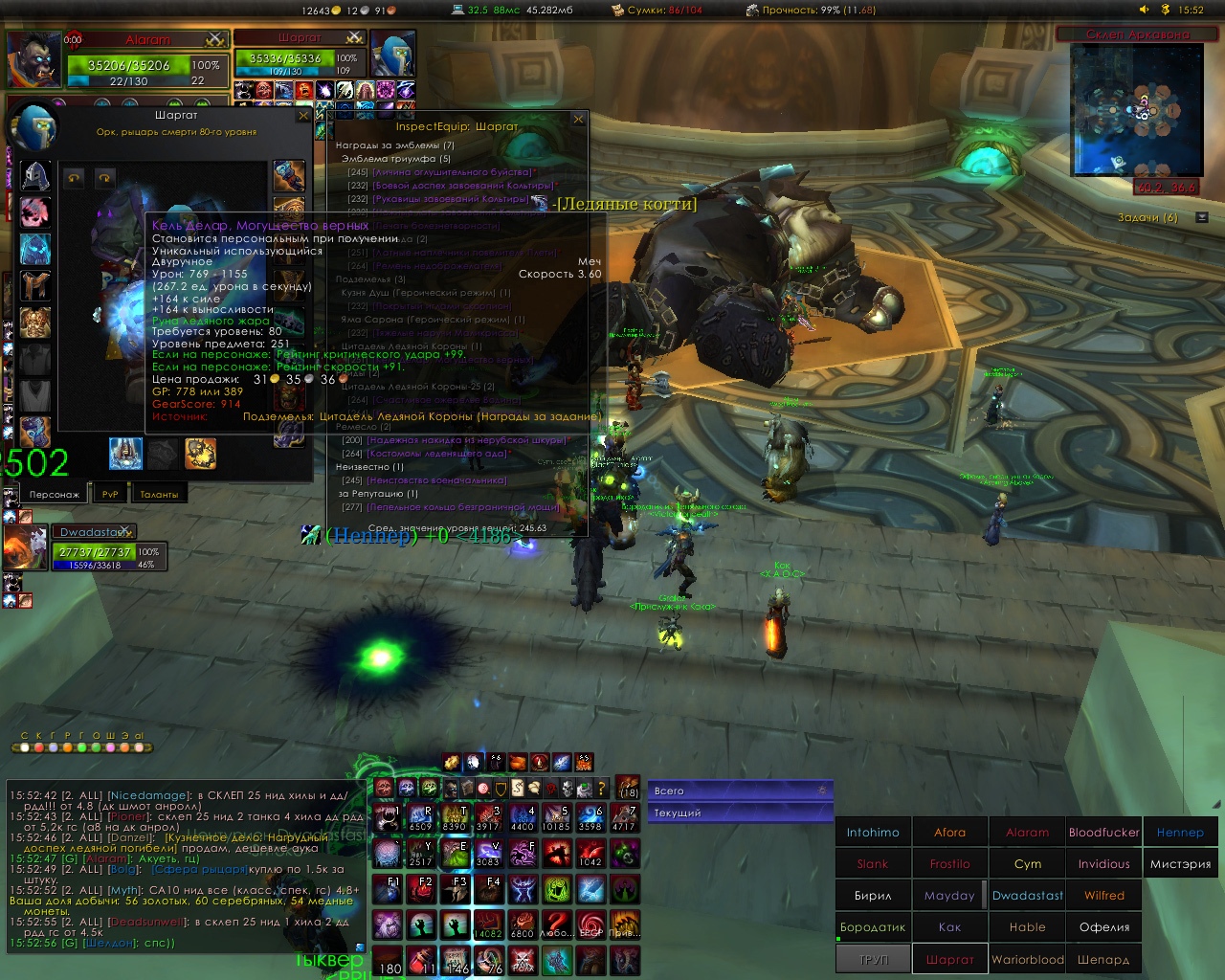Select the Текущий meter bar

[739, 813]
